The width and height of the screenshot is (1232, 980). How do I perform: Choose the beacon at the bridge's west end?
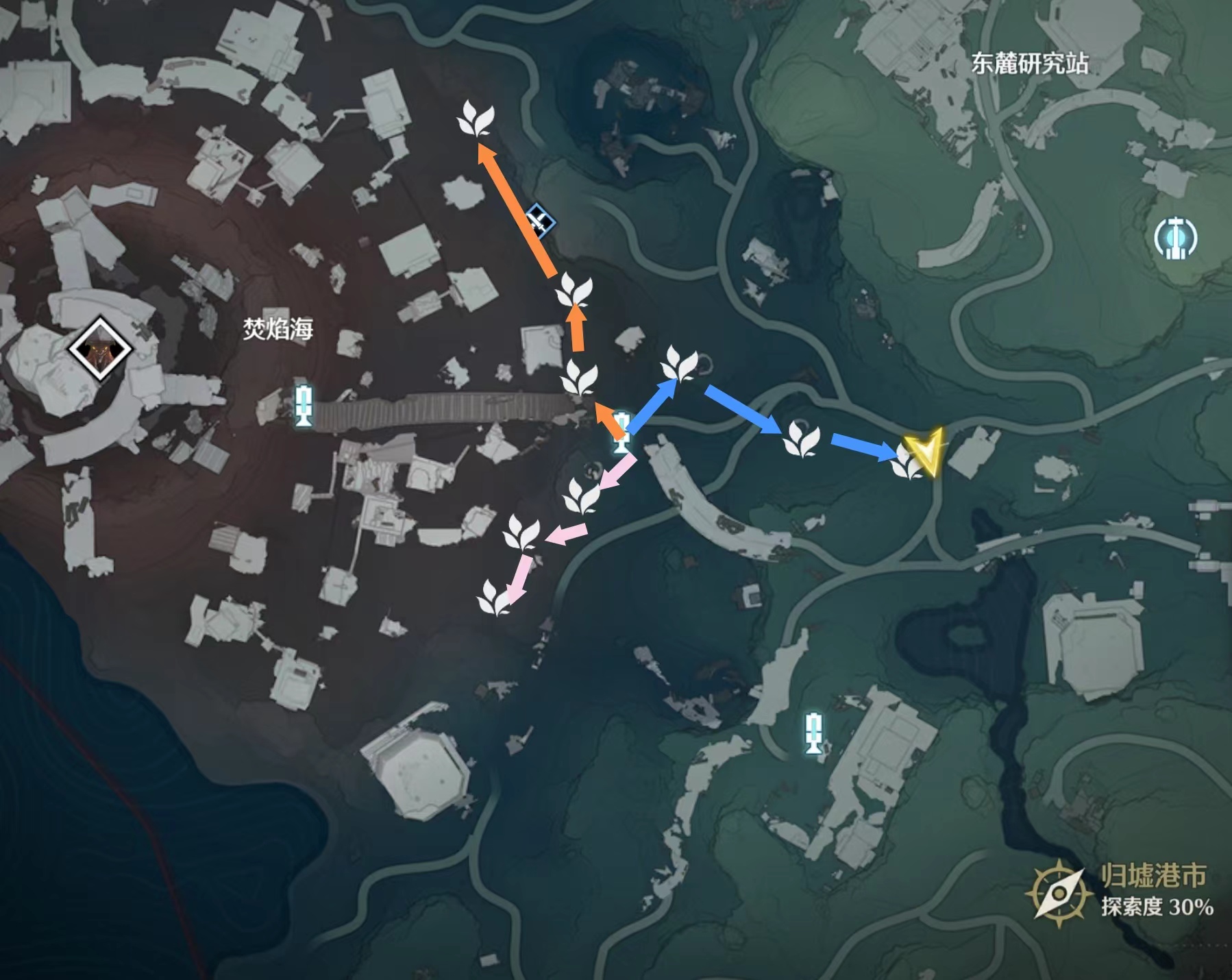[304, 404]
